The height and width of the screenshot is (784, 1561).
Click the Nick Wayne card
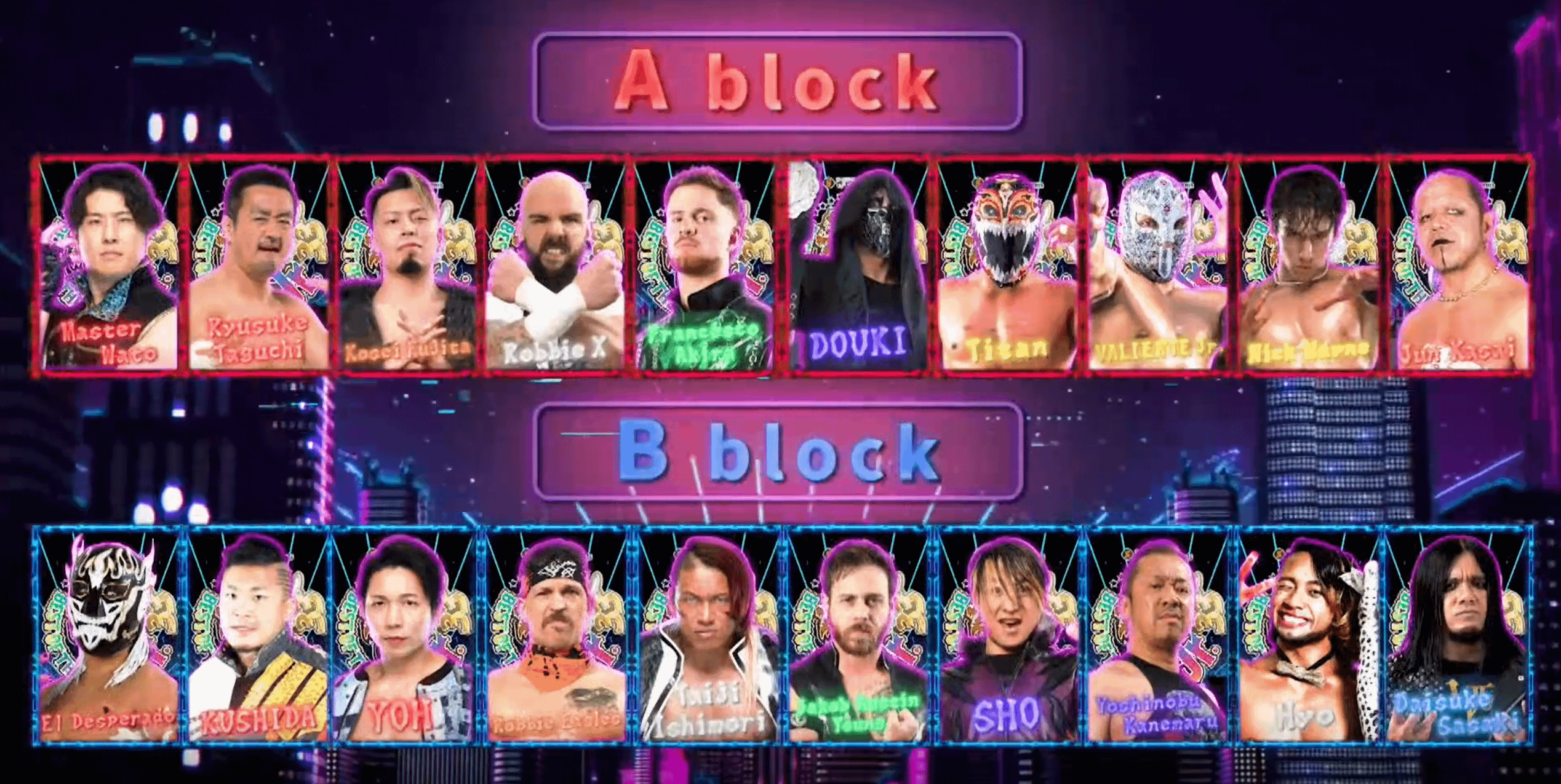(1307, 266)
